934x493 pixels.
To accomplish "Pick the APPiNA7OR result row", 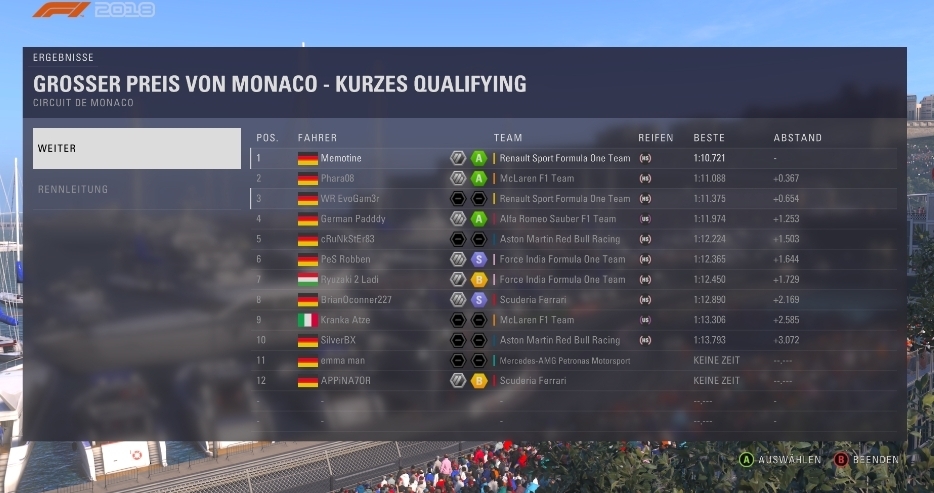I will pyautogui.click(x=573, y=381).
